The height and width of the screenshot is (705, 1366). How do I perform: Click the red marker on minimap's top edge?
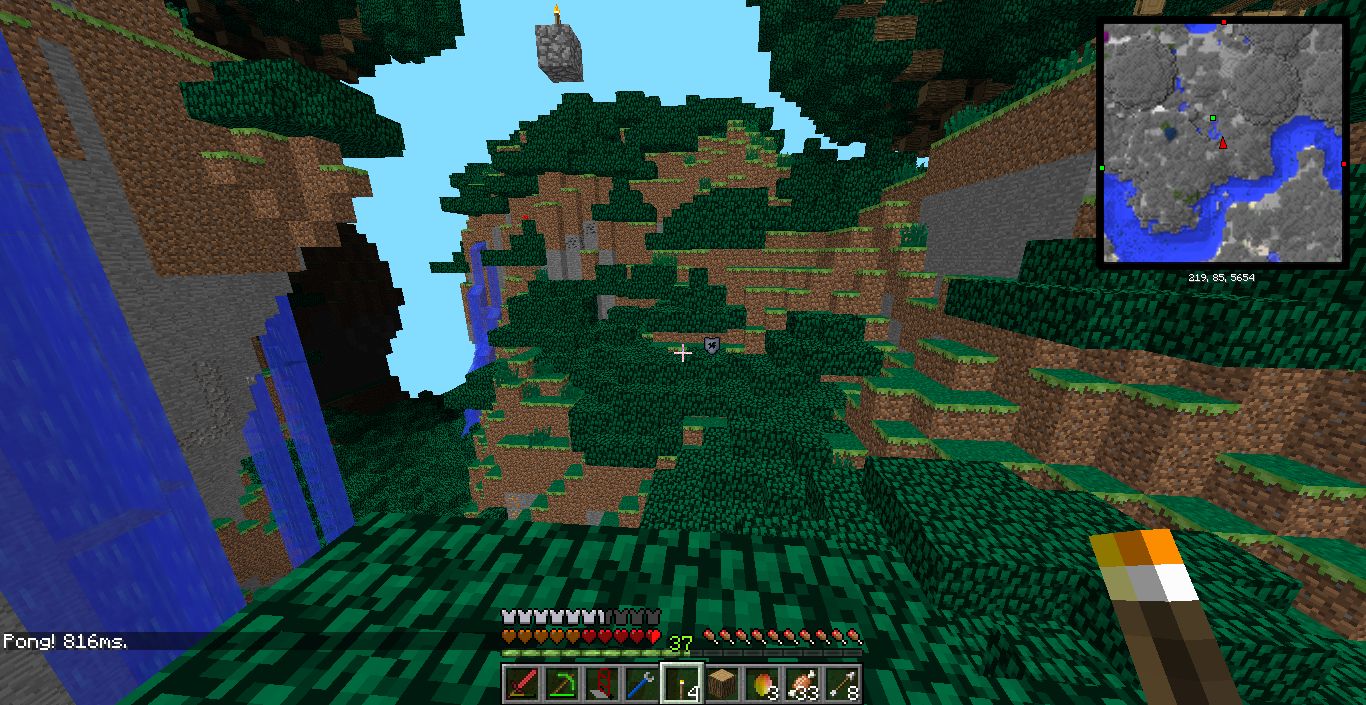tap(1223, 21)
